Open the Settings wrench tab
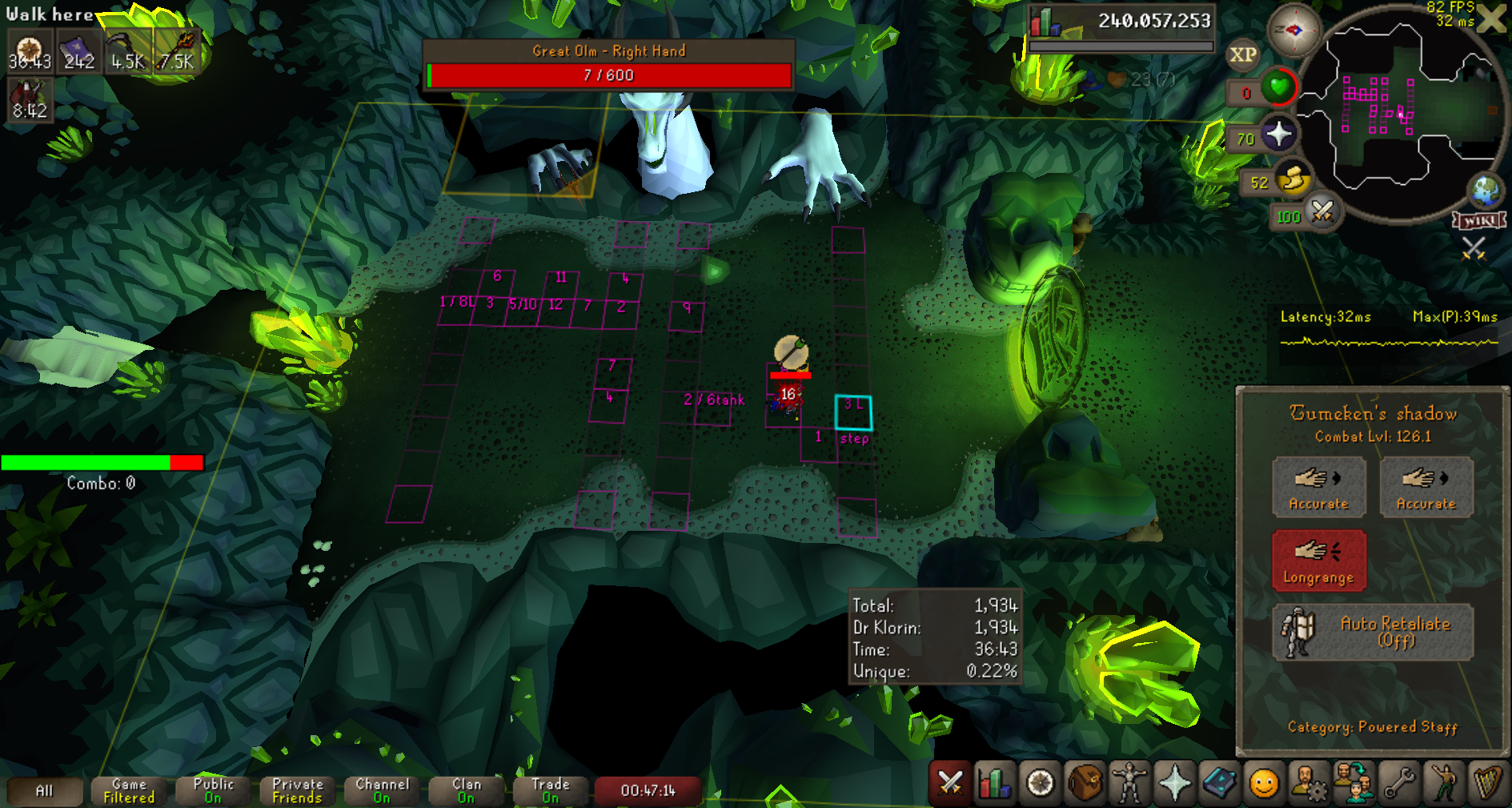Image resolution: width=1512 pixels, height=808 pixels. pyautogui.click(x=1398, y=782)
